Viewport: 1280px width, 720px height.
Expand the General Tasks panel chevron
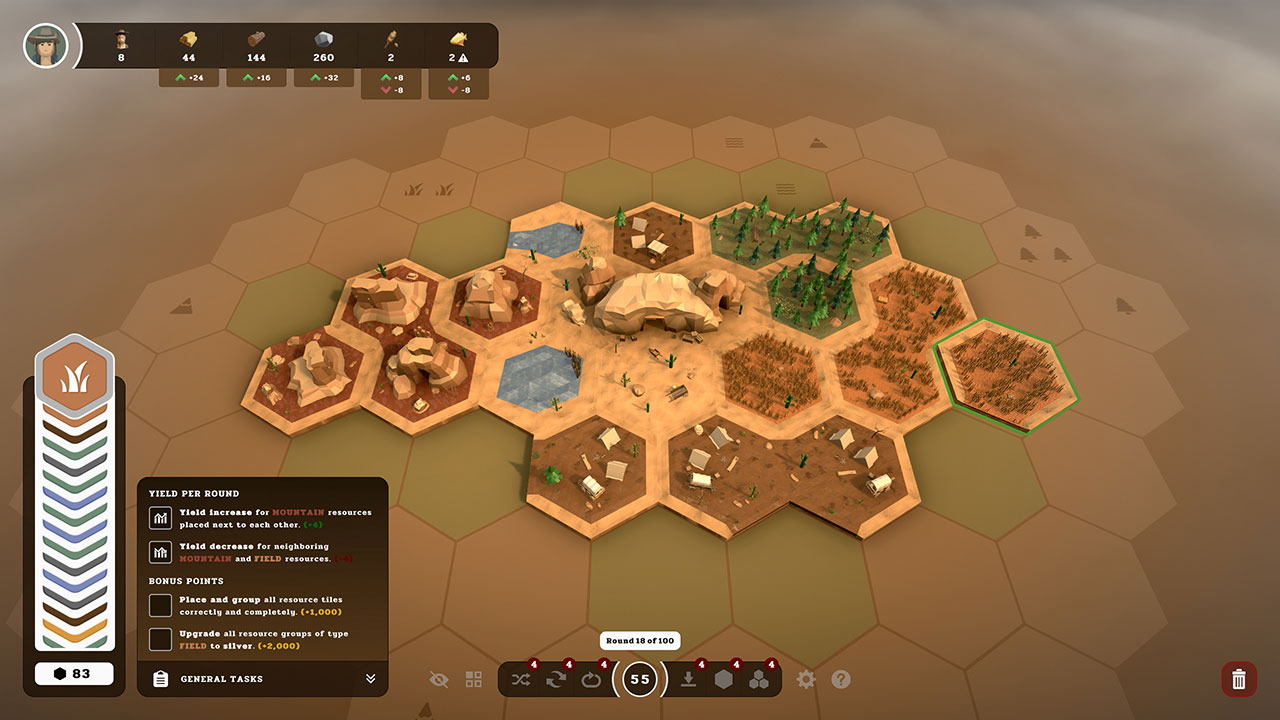pos(370,679)
